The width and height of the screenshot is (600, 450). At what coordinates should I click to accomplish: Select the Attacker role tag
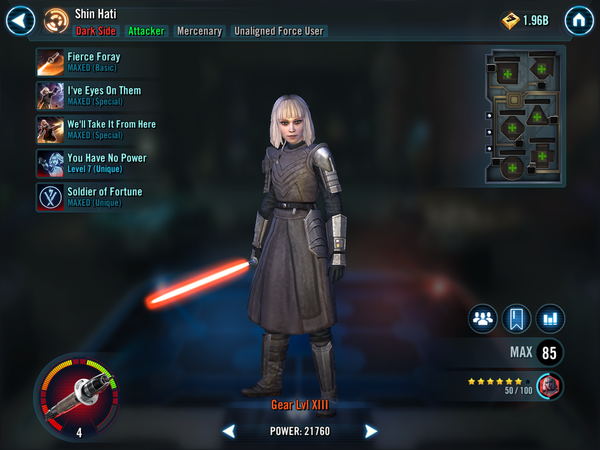[x=146, y=31]
